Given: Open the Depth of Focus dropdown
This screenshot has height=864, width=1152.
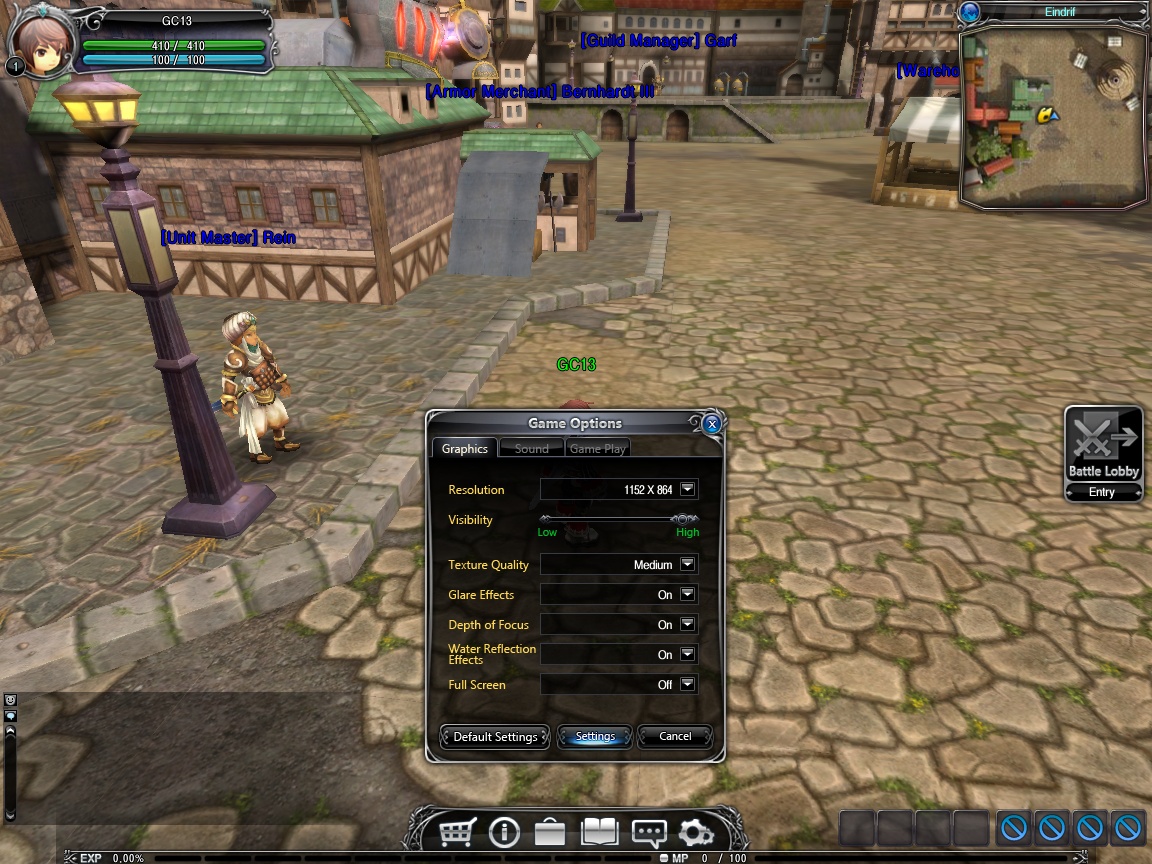Looking at the screenshot, I should pyautogui.click(x=687, y=624).
